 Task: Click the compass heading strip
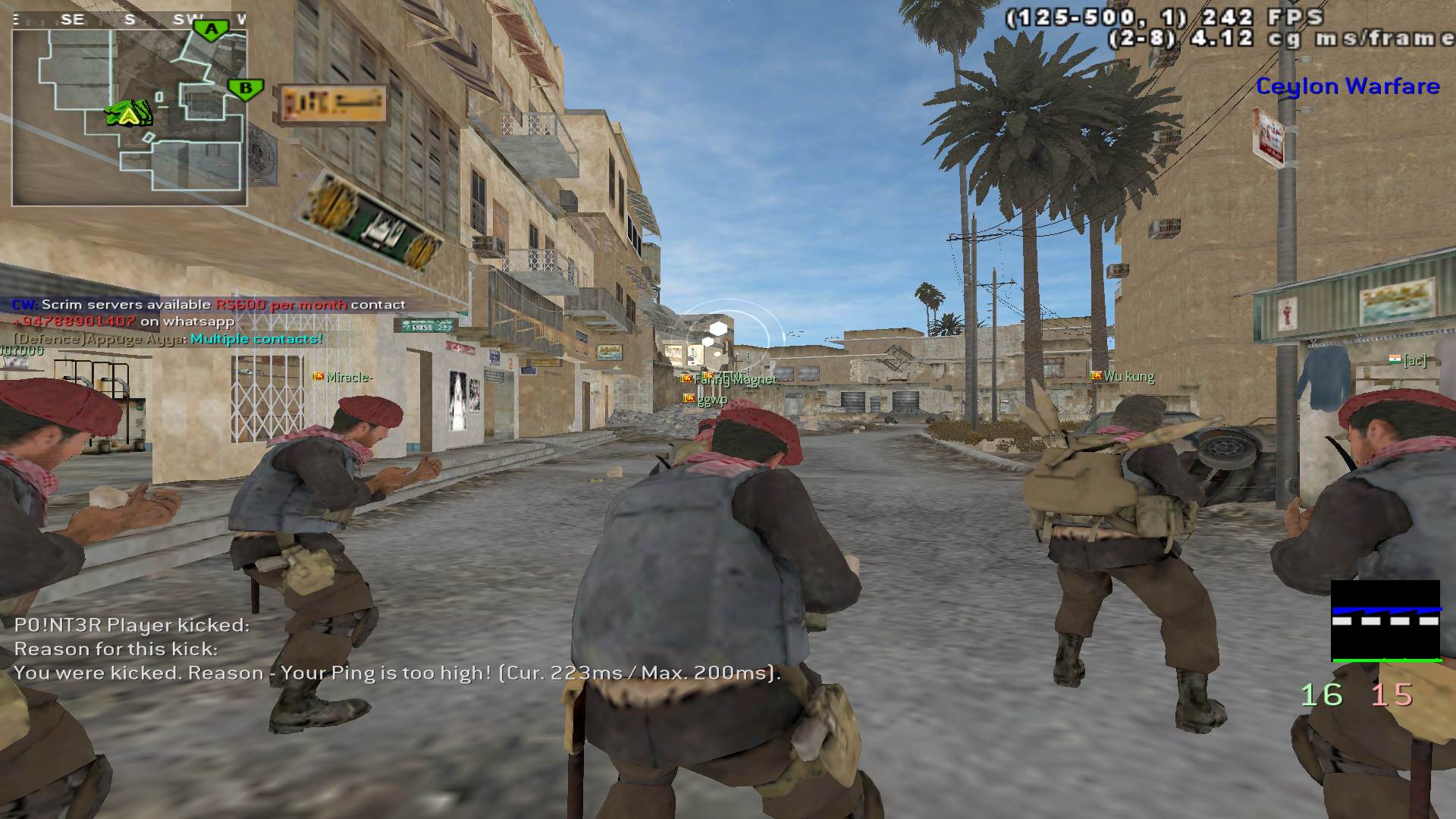pyautogui.click(x=129, y=20)
